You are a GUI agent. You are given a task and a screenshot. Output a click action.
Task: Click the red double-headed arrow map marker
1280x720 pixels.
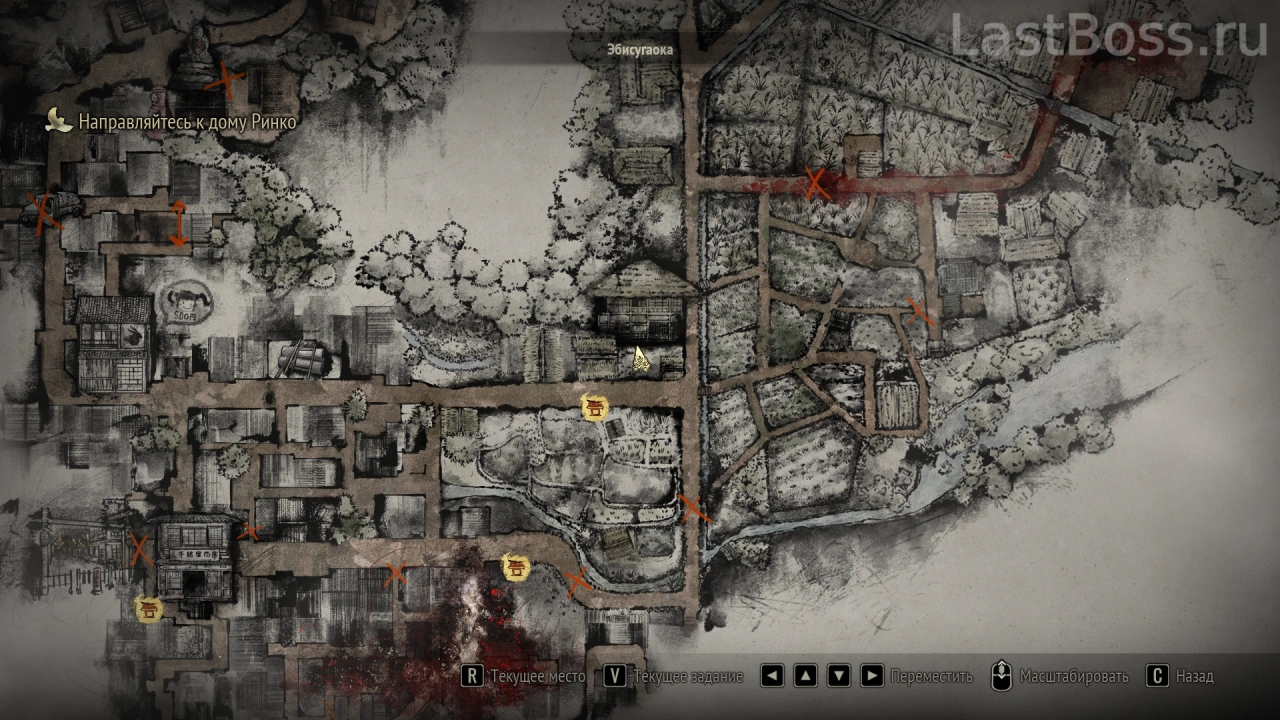pyautogui.click(x=178, y=222)
